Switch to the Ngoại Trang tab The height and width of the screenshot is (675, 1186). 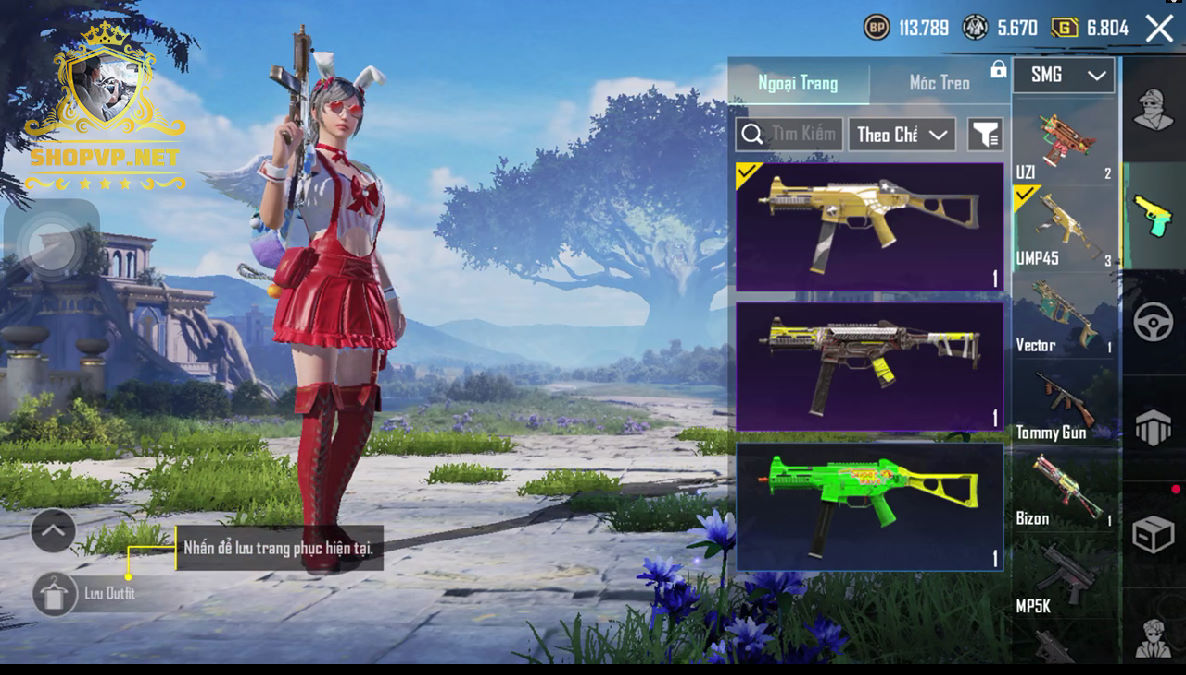pos(798,83)
